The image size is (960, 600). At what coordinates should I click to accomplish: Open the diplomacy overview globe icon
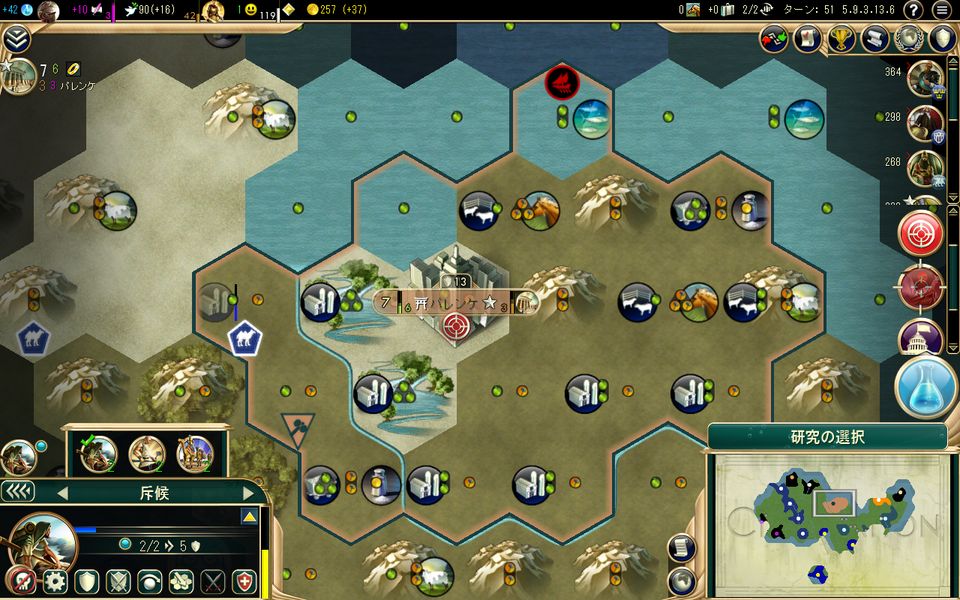click(908, 39)
